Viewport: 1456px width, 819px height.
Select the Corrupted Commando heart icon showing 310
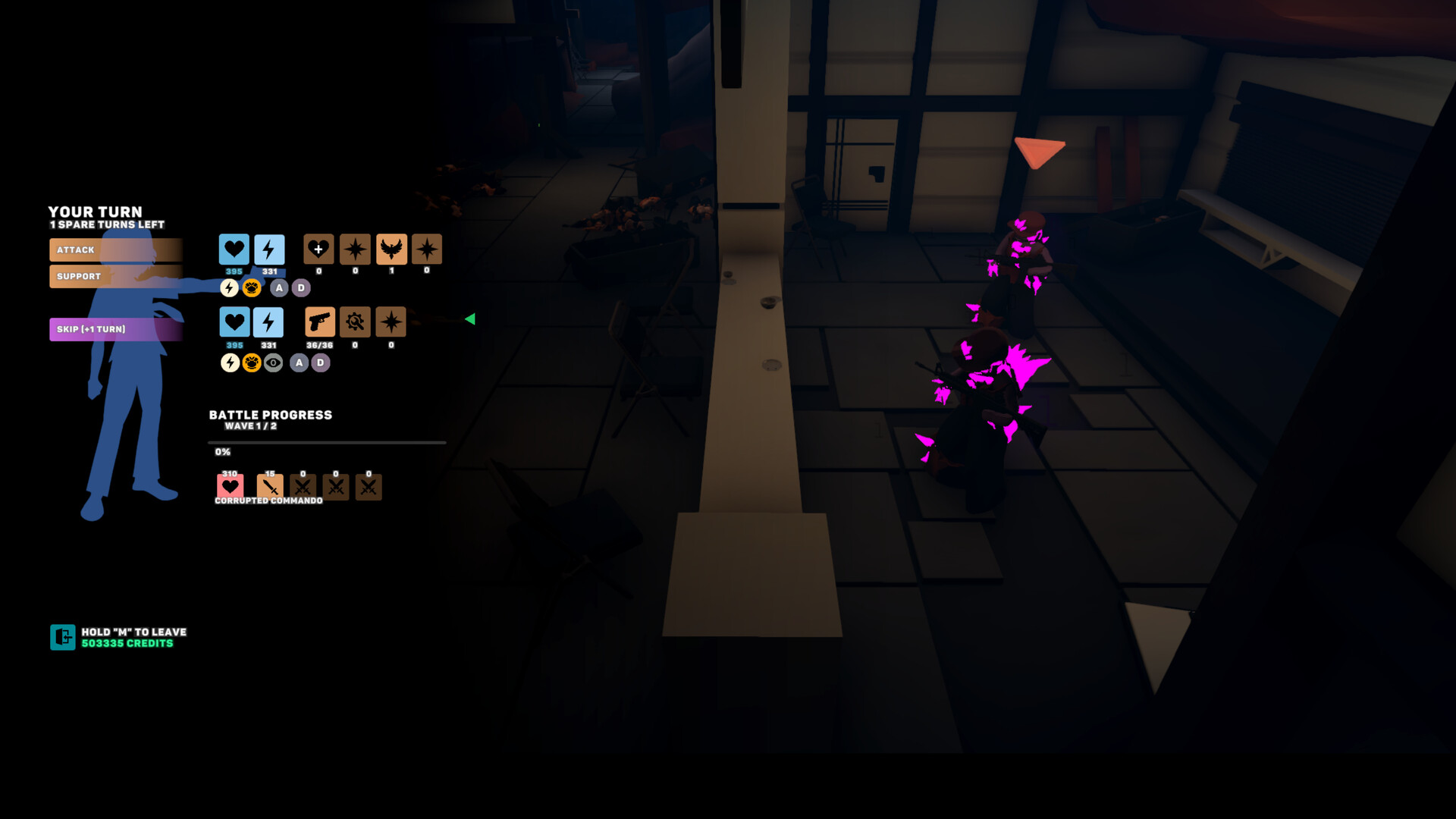230,486
